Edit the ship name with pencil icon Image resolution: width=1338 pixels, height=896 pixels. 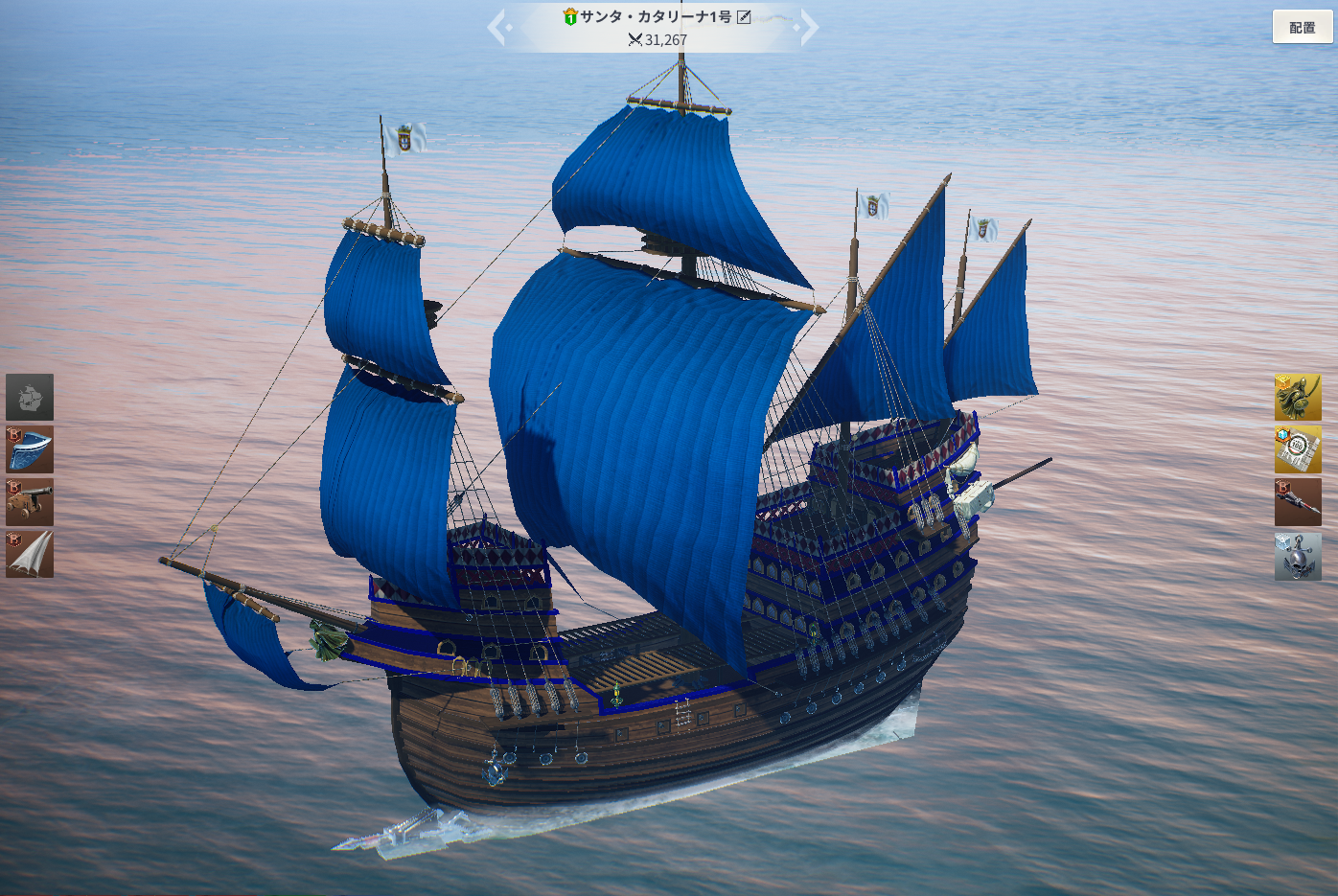click(x=744, y=16)
